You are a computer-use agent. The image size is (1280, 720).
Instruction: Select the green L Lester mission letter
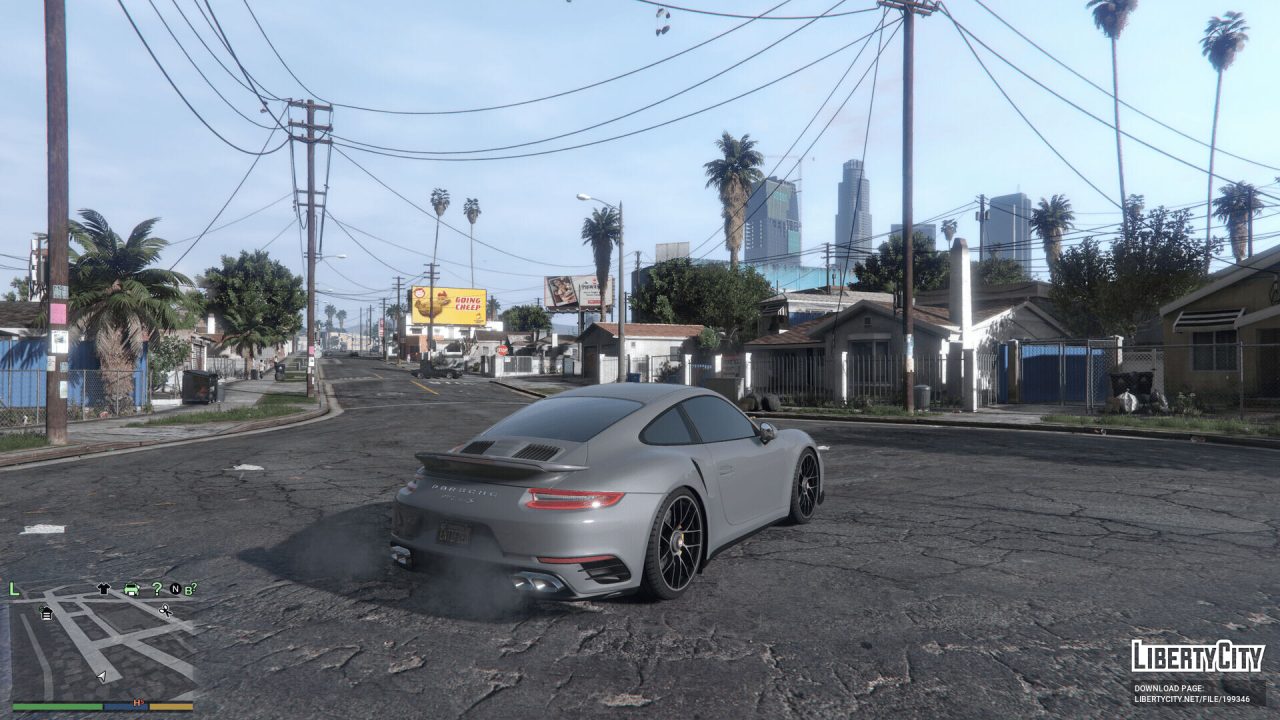tap(13, 589)
